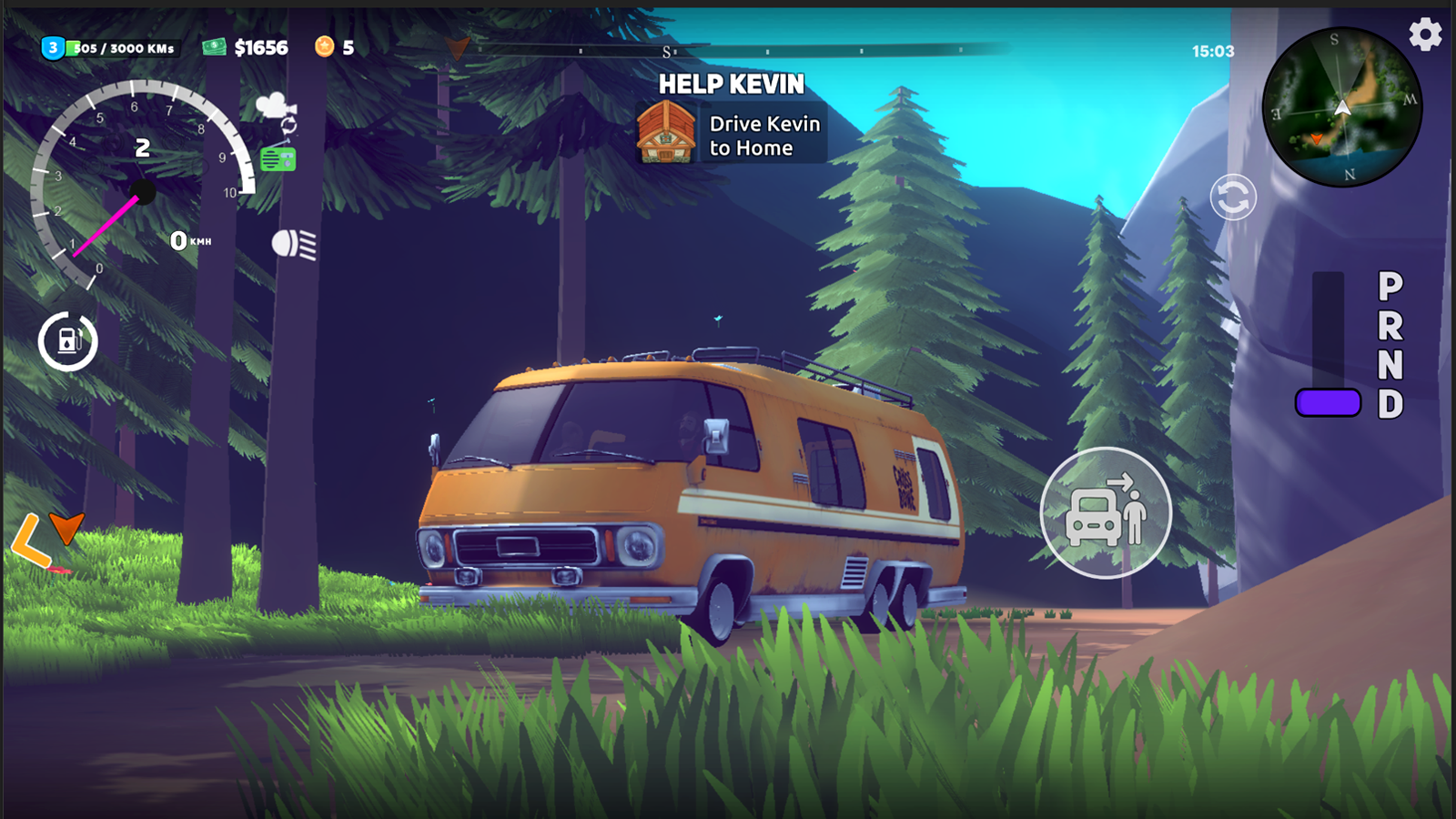Viewport: 1456px width, 819px height.
Task: Tap the fuel pump refuel icon
Action: [x=69, y=341]
